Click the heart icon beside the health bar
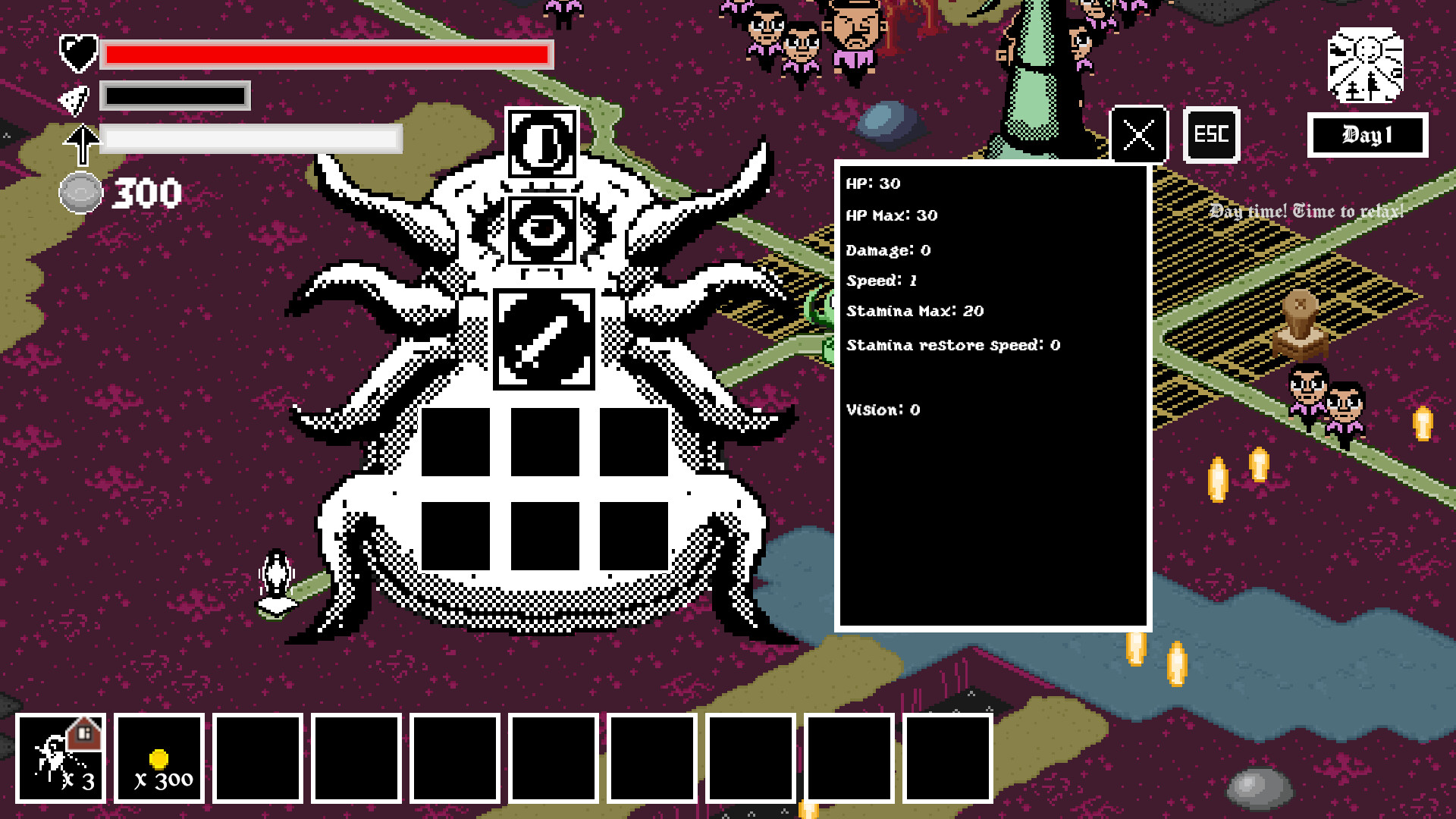The height and width of the screenshot is (819, 1456). [77, 53]
